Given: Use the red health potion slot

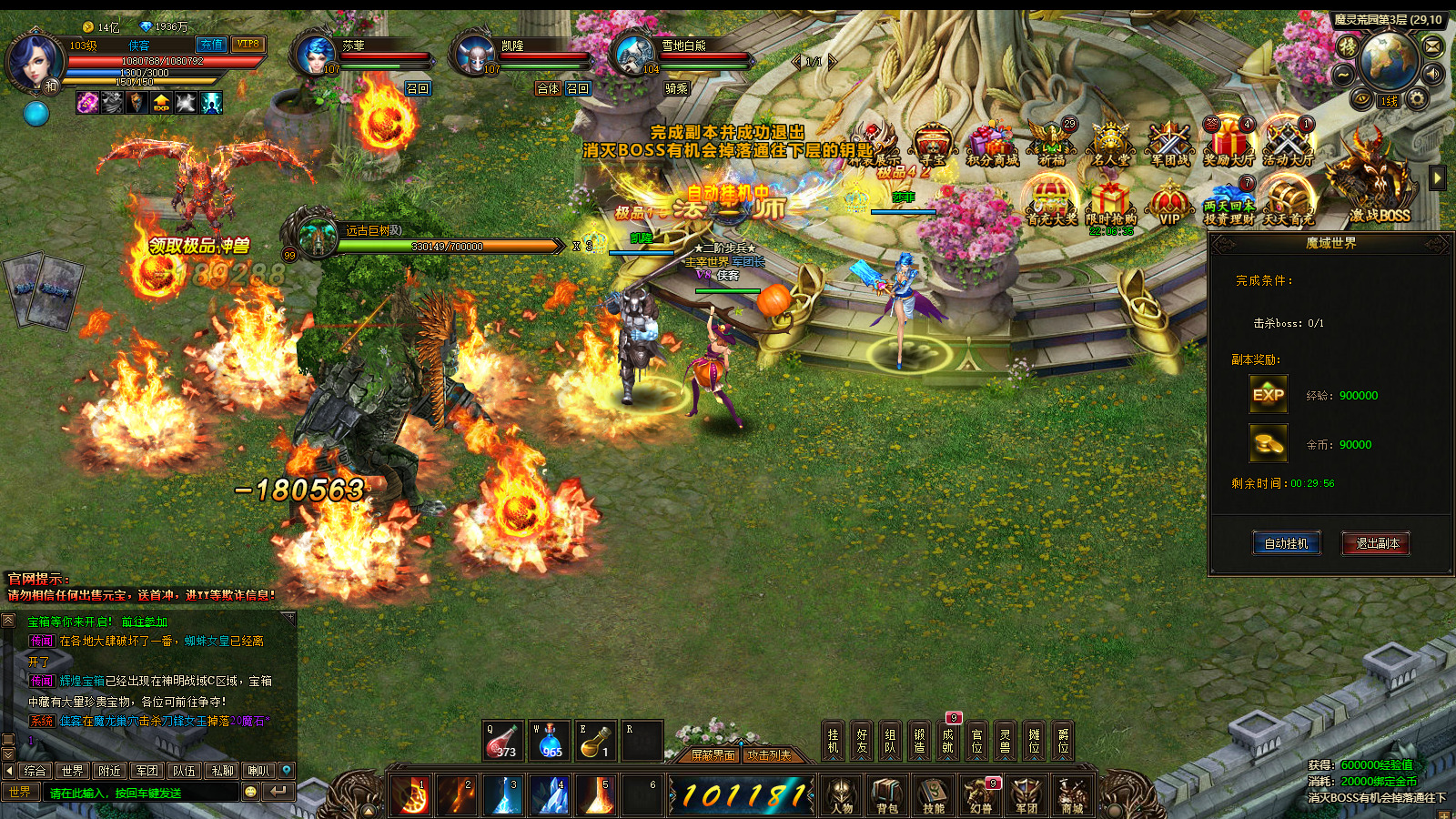Looking at the screenshot, I should (502, 741).
